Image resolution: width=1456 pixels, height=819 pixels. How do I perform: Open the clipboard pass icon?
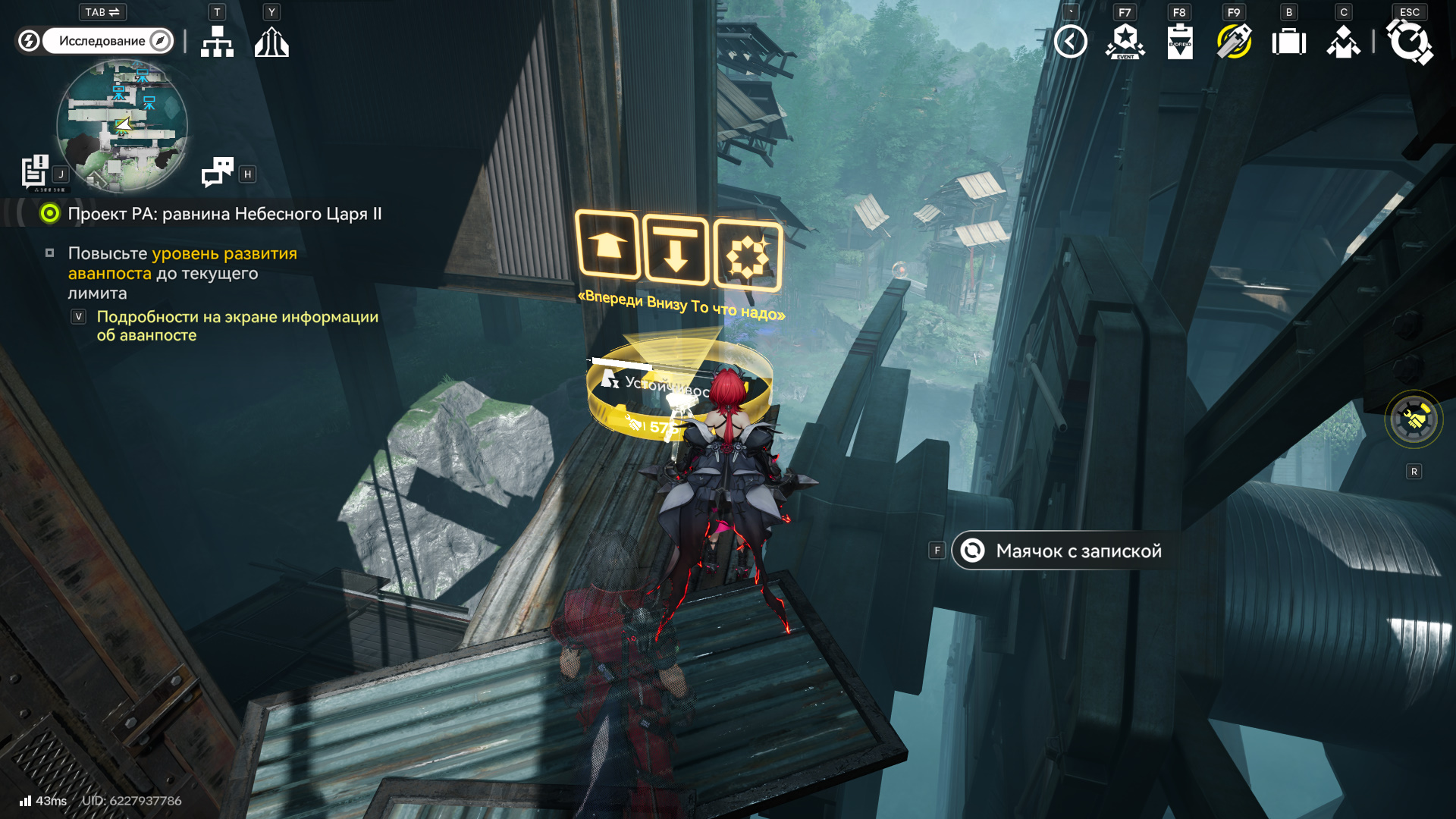pyautogui.click(x=1179, y=42)
